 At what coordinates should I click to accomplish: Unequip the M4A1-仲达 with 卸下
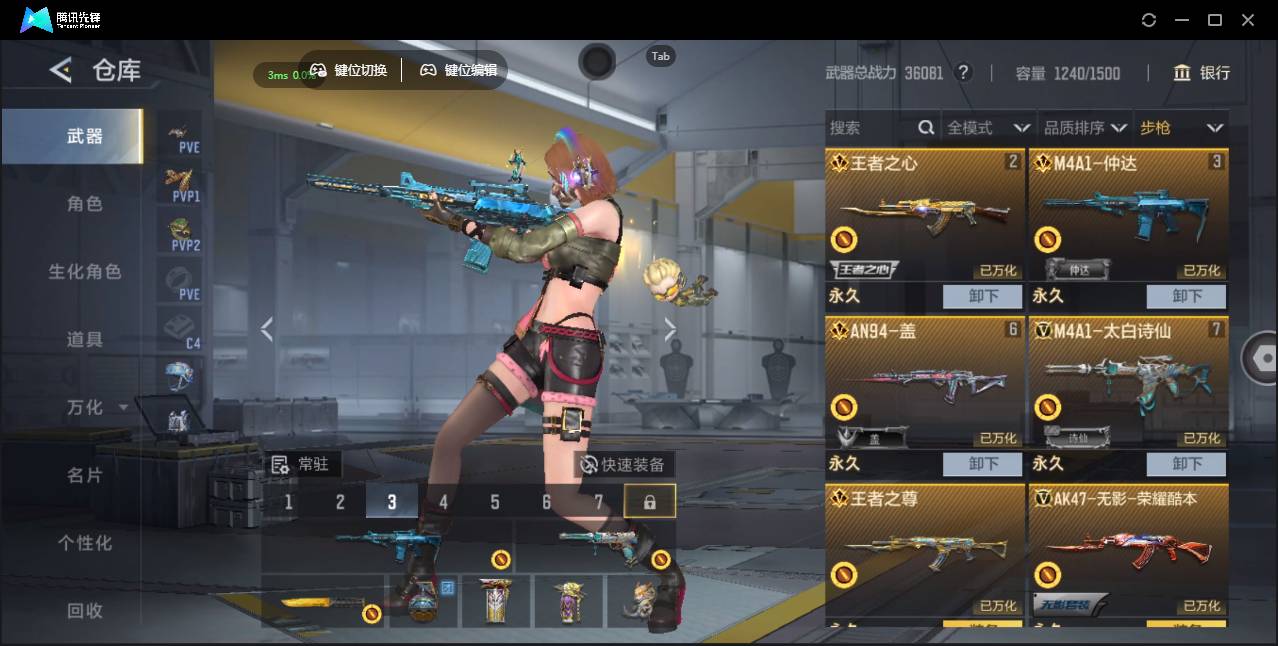coord(1186,296)
